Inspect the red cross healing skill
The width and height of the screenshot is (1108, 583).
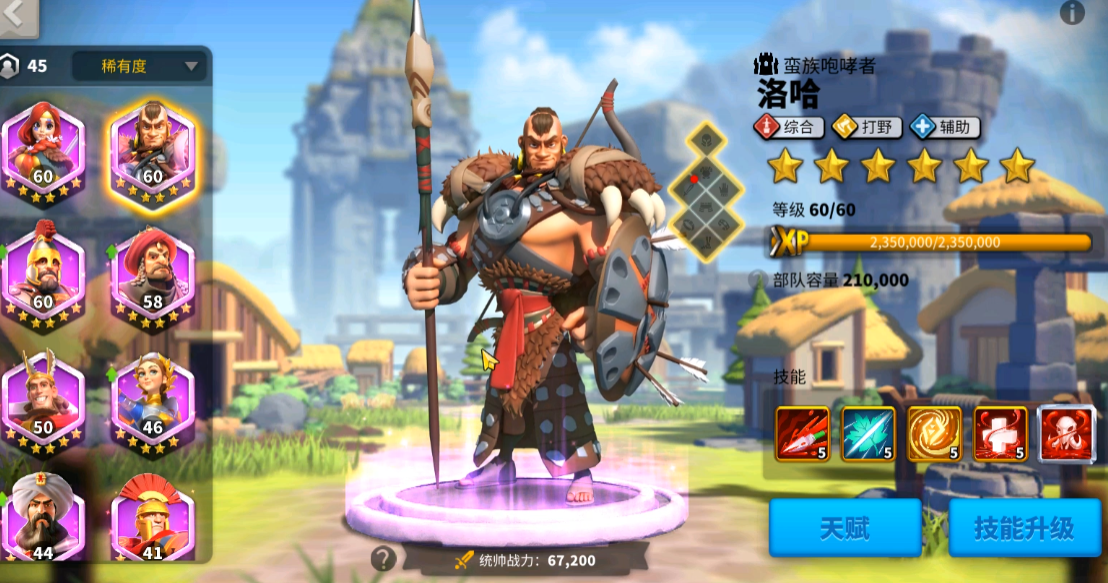(1000, 433)
